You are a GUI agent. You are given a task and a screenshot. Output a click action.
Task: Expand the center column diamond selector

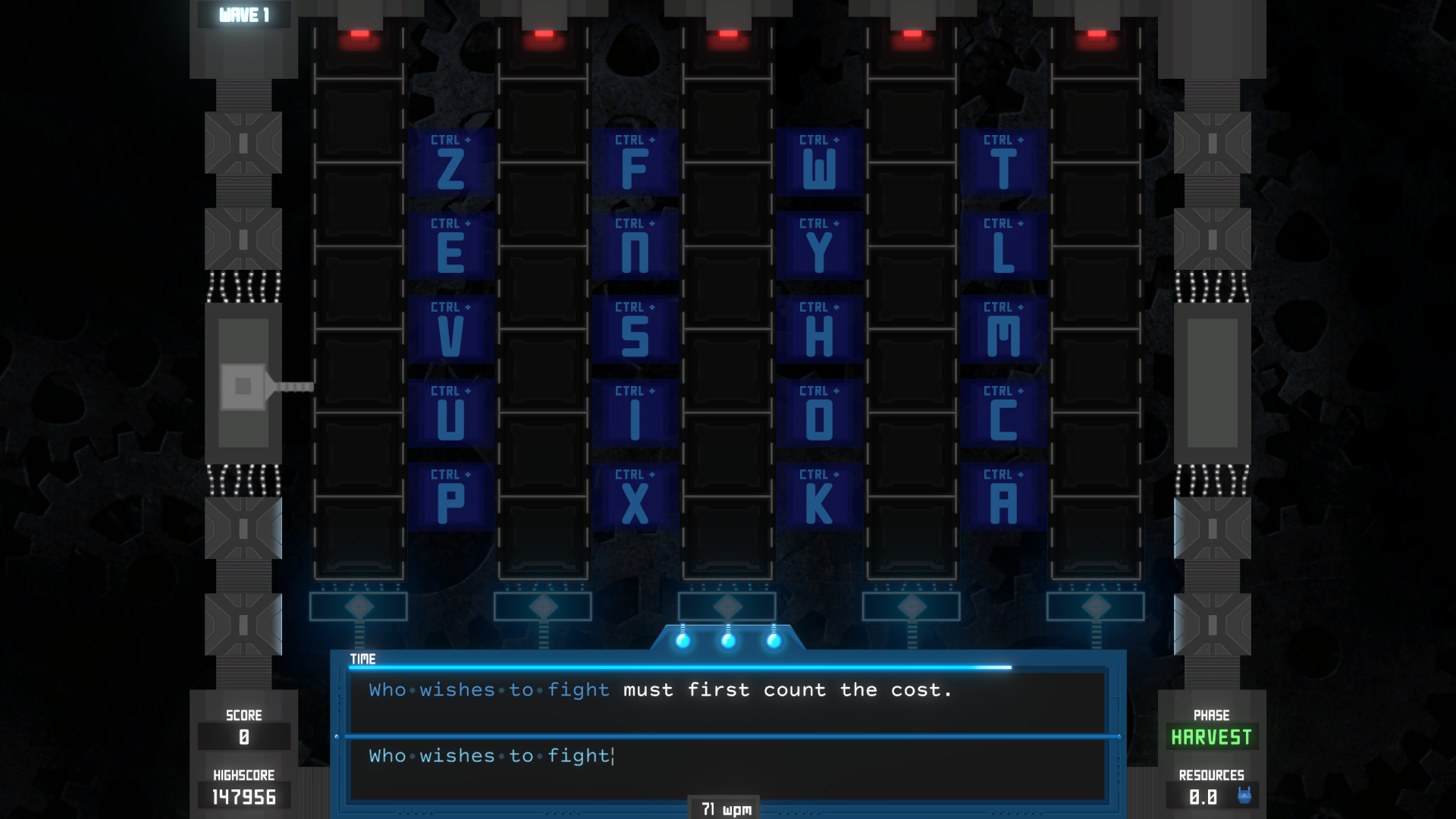(x=728, y=604)
